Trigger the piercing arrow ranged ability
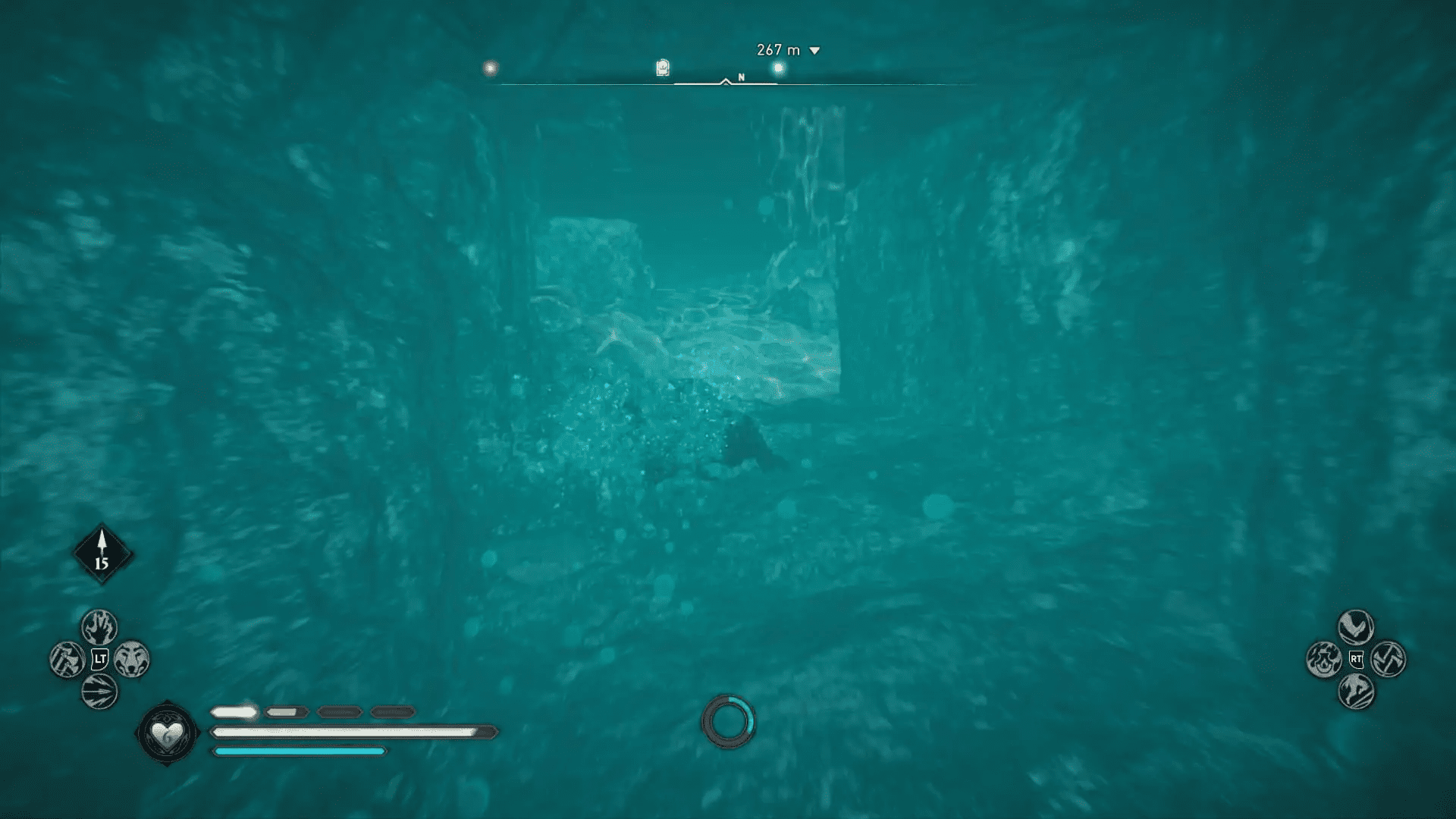Image resolution: width=1456 pixels, height=819 pixels. pos(99,692)
